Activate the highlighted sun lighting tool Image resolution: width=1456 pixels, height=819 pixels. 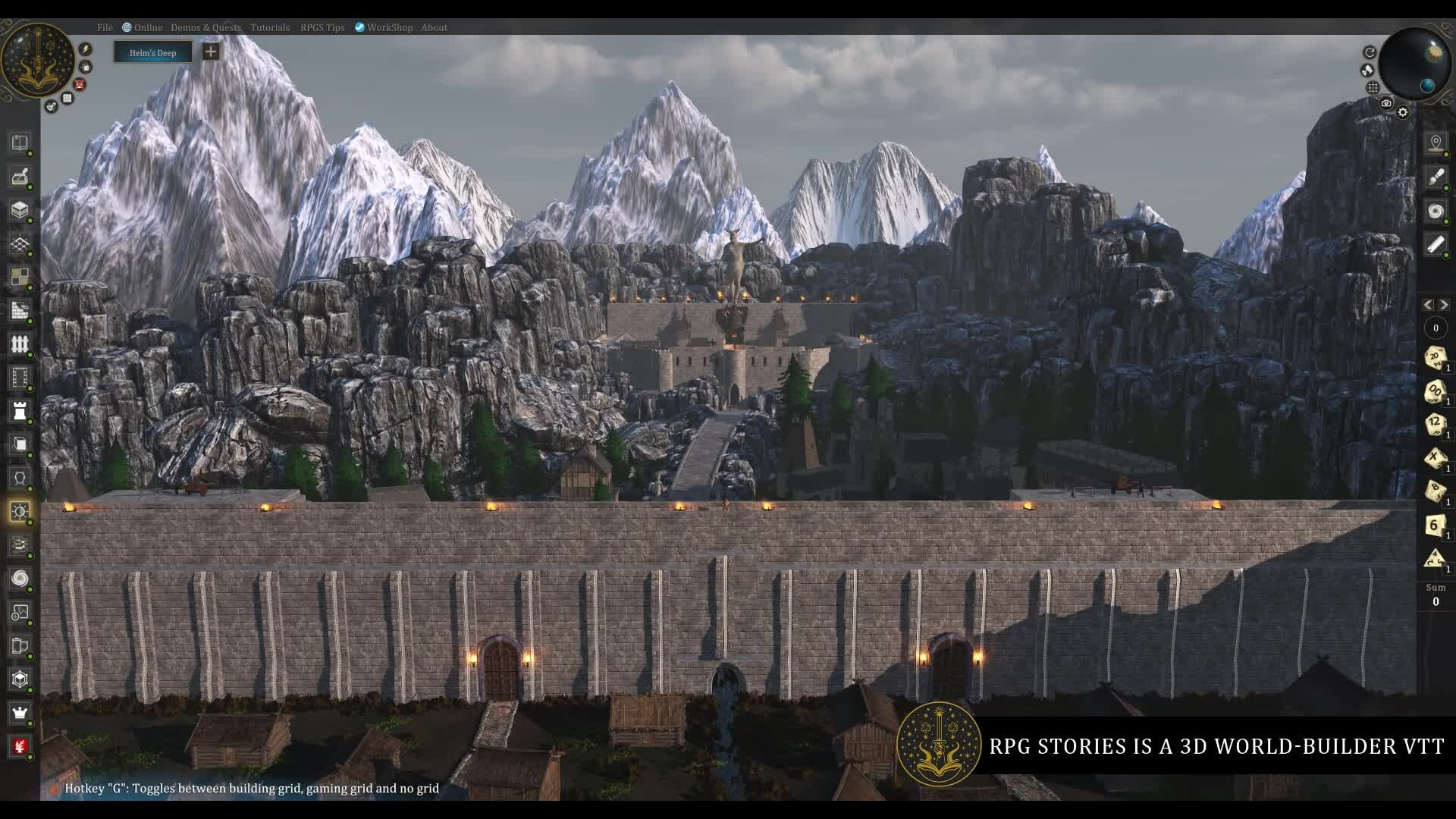[x=20, y=511]
